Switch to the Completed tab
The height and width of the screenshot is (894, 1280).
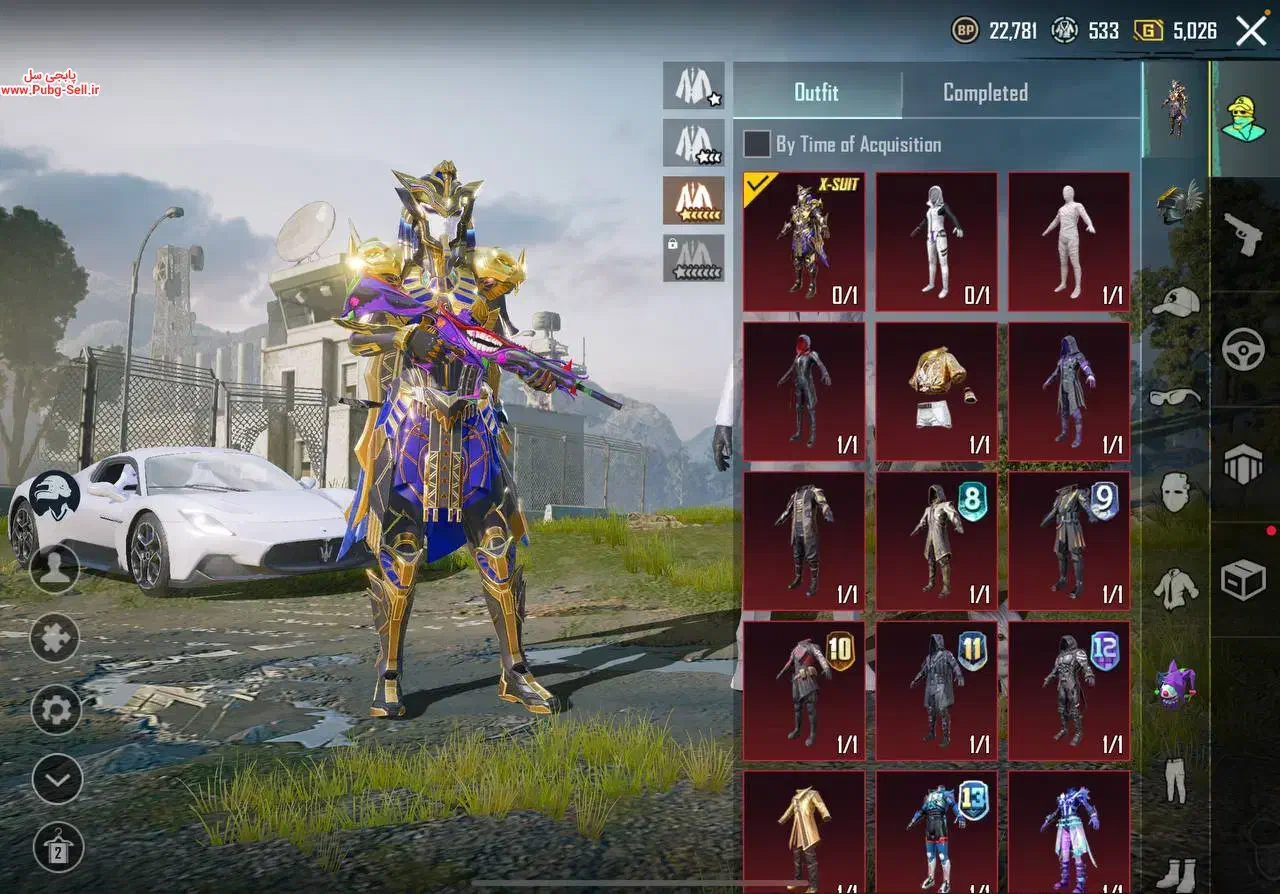(985, 93)
